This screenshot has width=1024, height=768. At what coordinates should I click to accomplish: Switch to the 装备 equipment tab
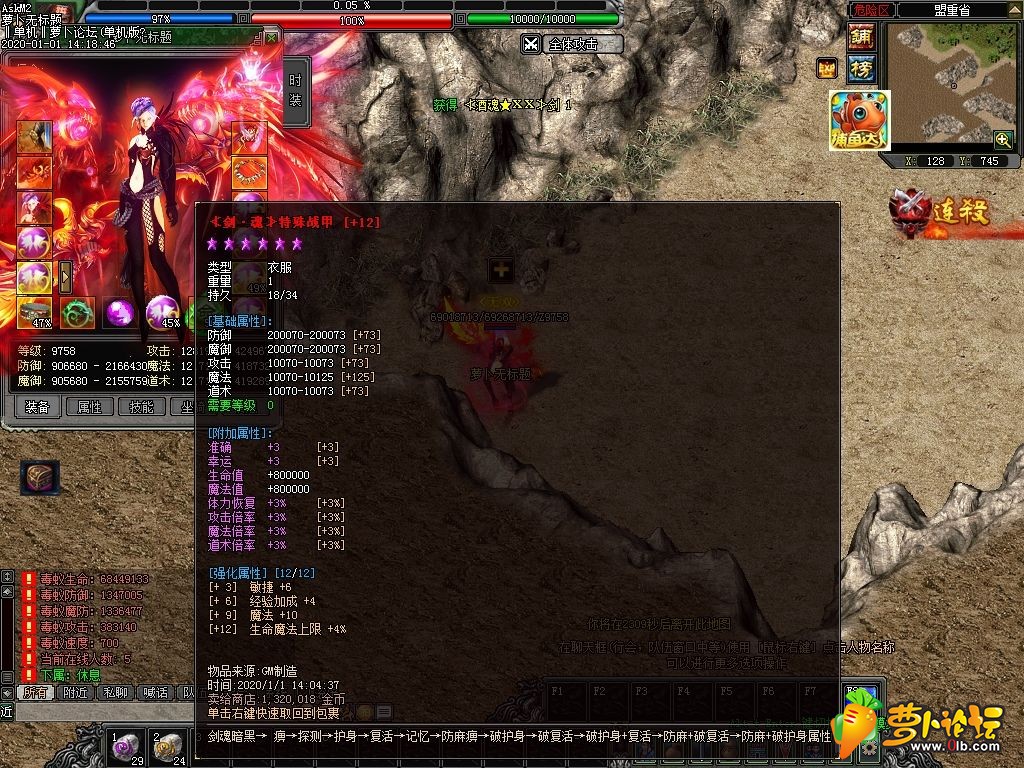(37, 407)
